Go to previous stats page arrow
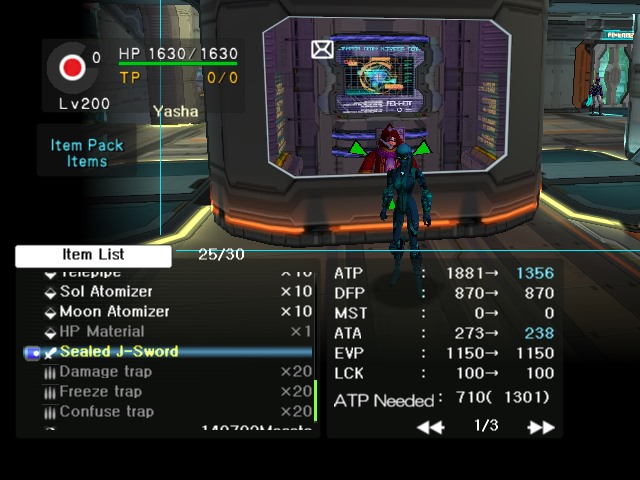 click(430, 427)
